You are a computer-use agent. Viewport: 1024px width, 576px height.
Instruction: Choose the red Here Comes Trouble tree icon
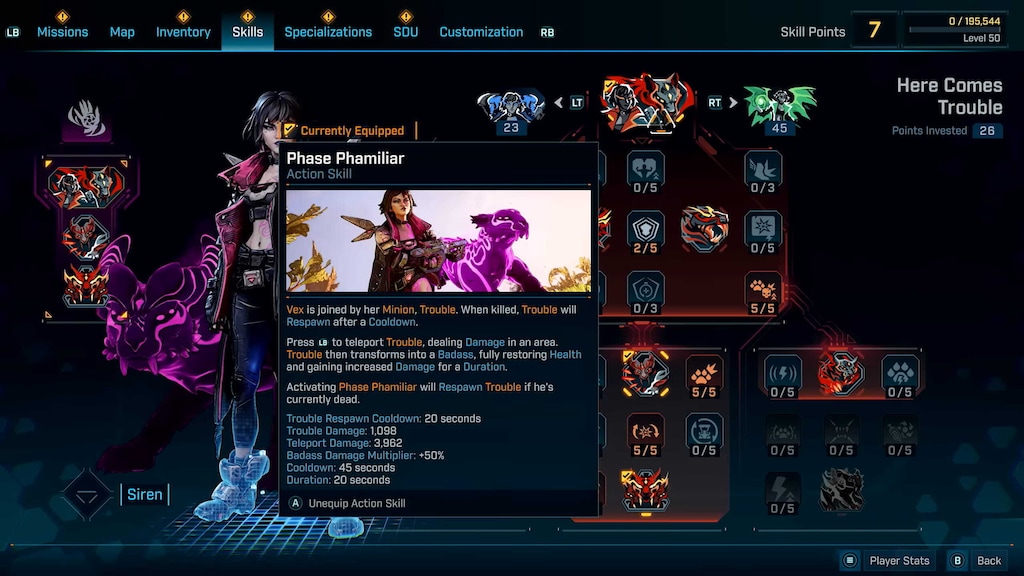coord(645,102)
